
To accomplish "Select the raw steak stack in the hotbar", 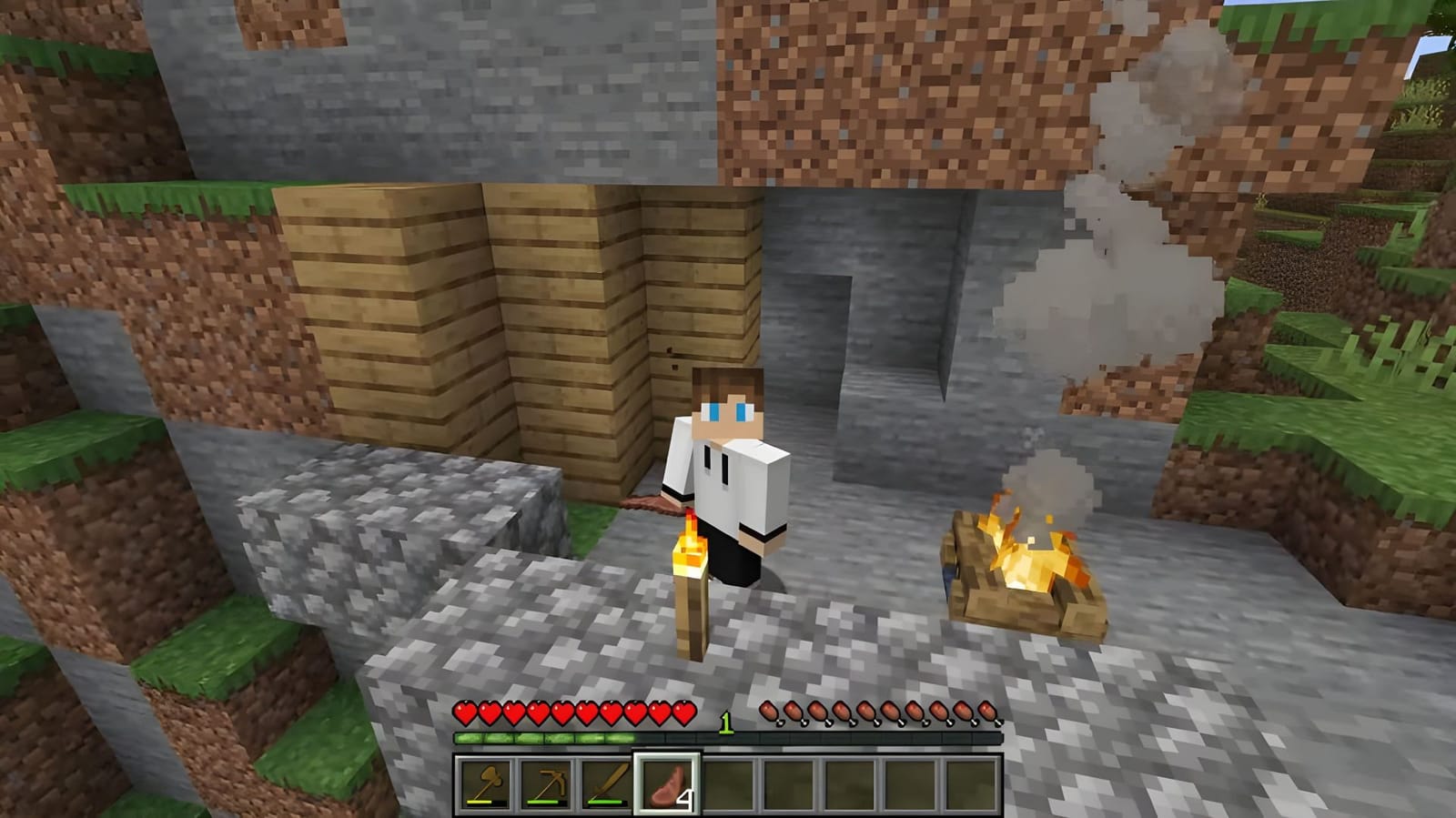I will click(669, 784).
